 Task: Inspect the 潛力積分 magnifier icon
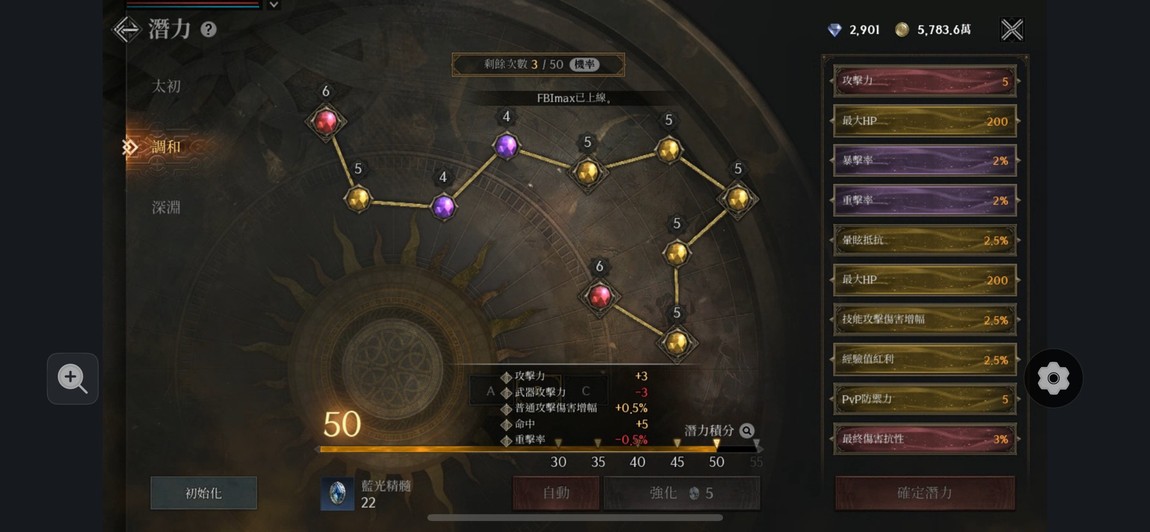click(x=747, y=431)
